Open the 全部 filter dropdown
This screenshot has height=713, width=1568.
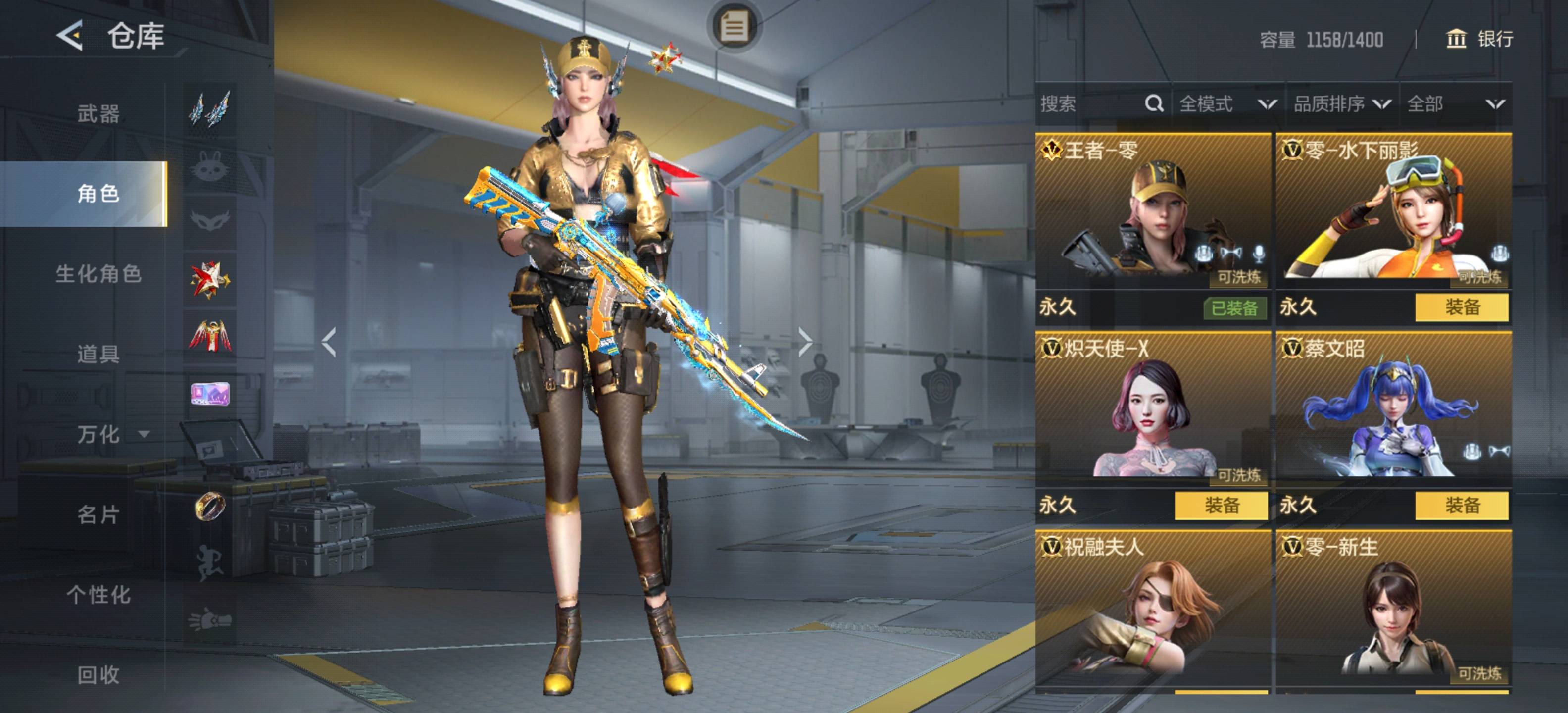1455,104
